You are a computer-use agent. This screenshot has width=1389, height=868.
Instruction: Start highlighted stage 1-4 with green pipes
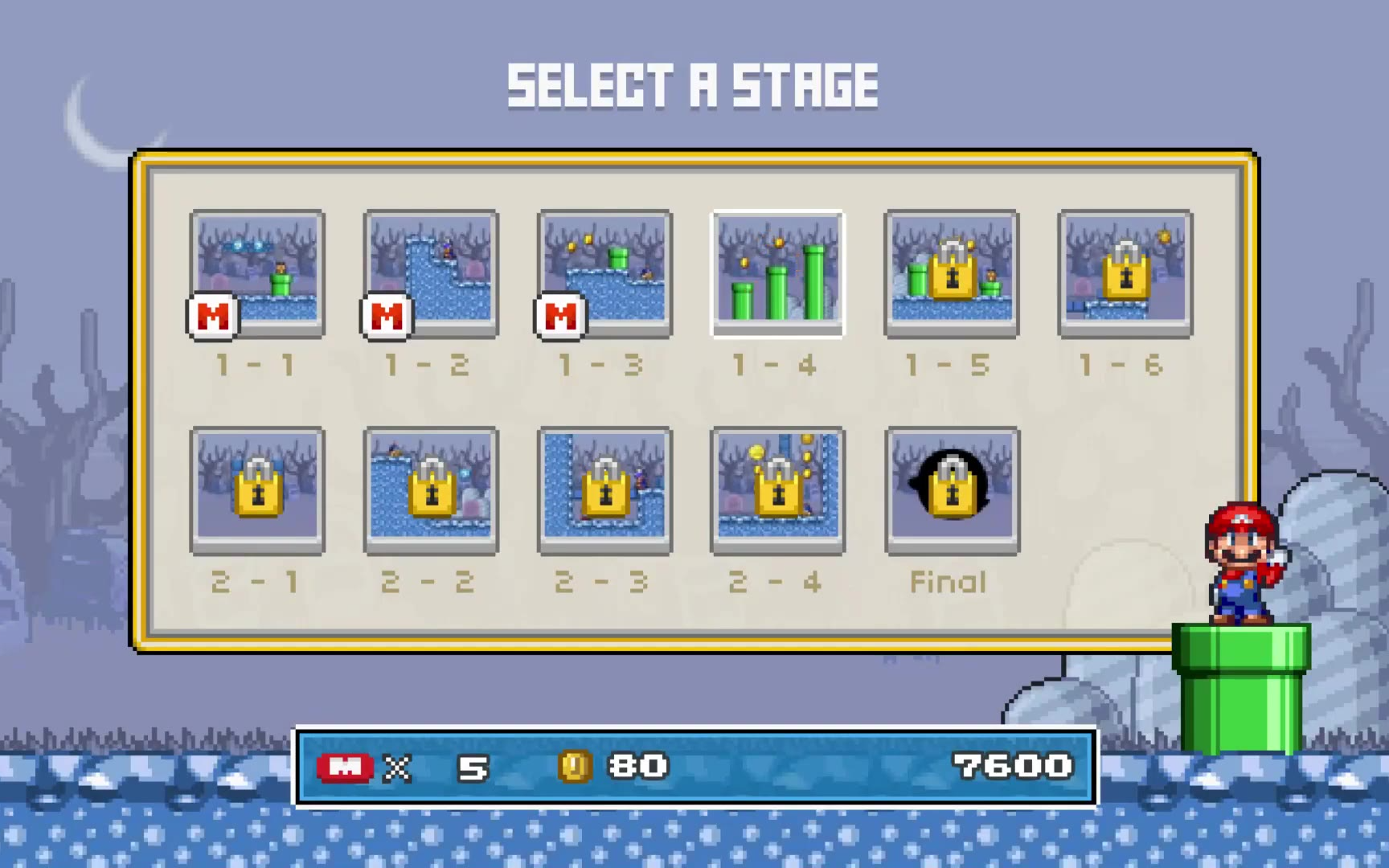click(x=777, y=273)
